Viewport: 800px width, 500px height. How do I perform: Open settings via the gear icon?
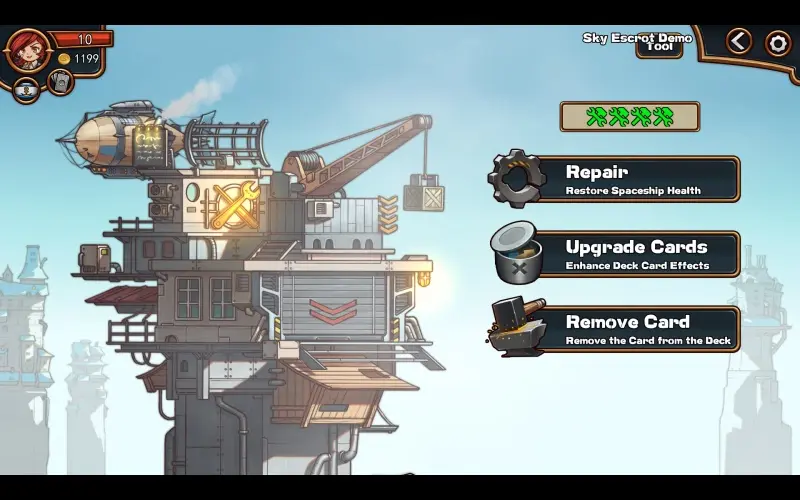click(x=778, y=43)
